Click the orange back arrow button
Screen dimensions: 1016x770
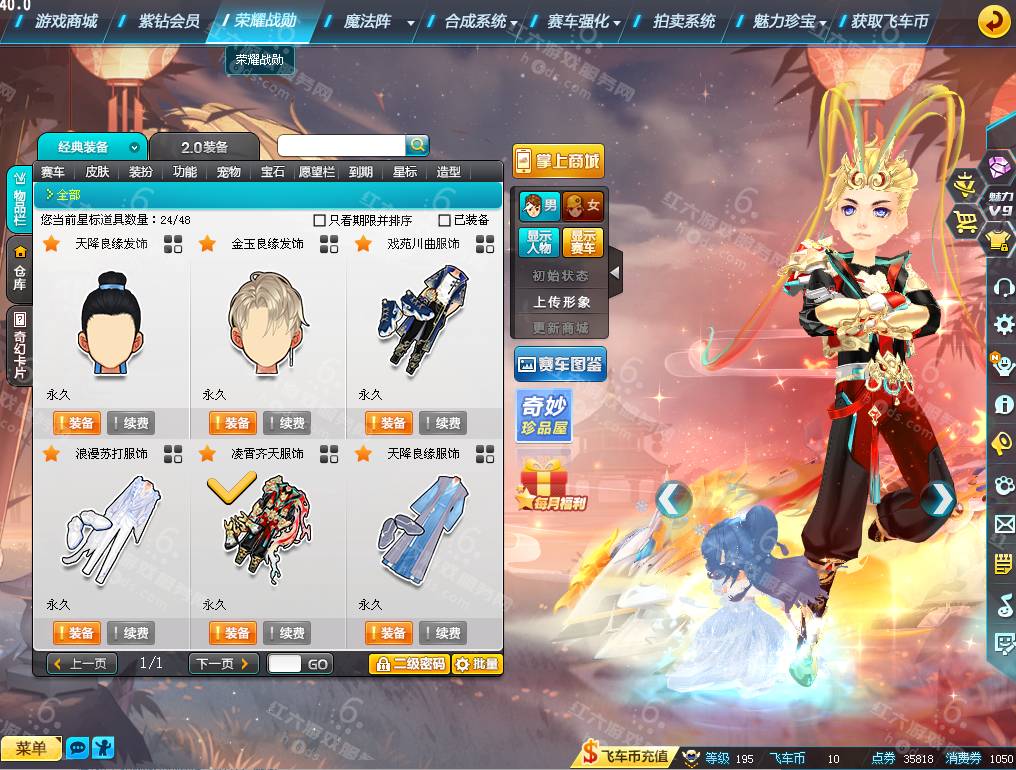tap(993, 21)
